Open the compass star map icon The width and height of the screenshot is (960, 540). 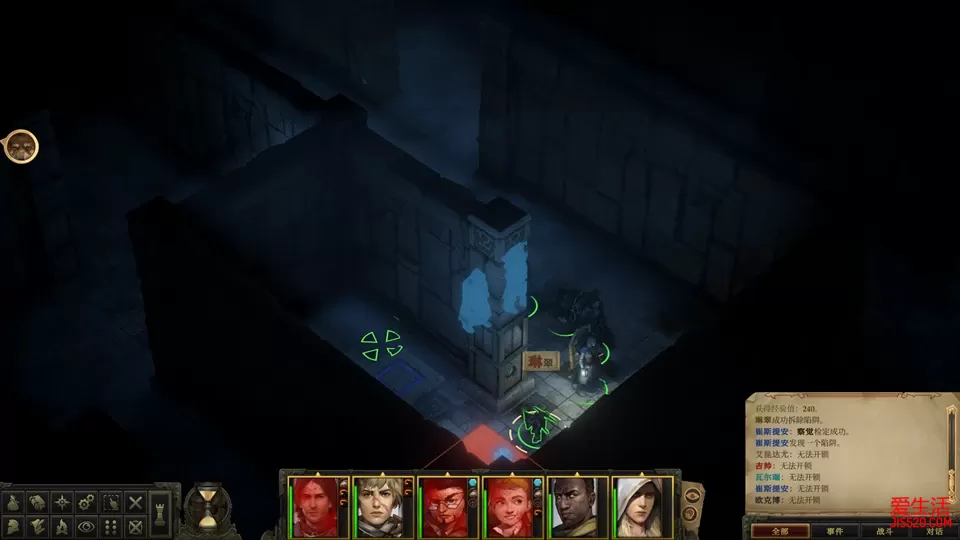(x=63, y=502)
